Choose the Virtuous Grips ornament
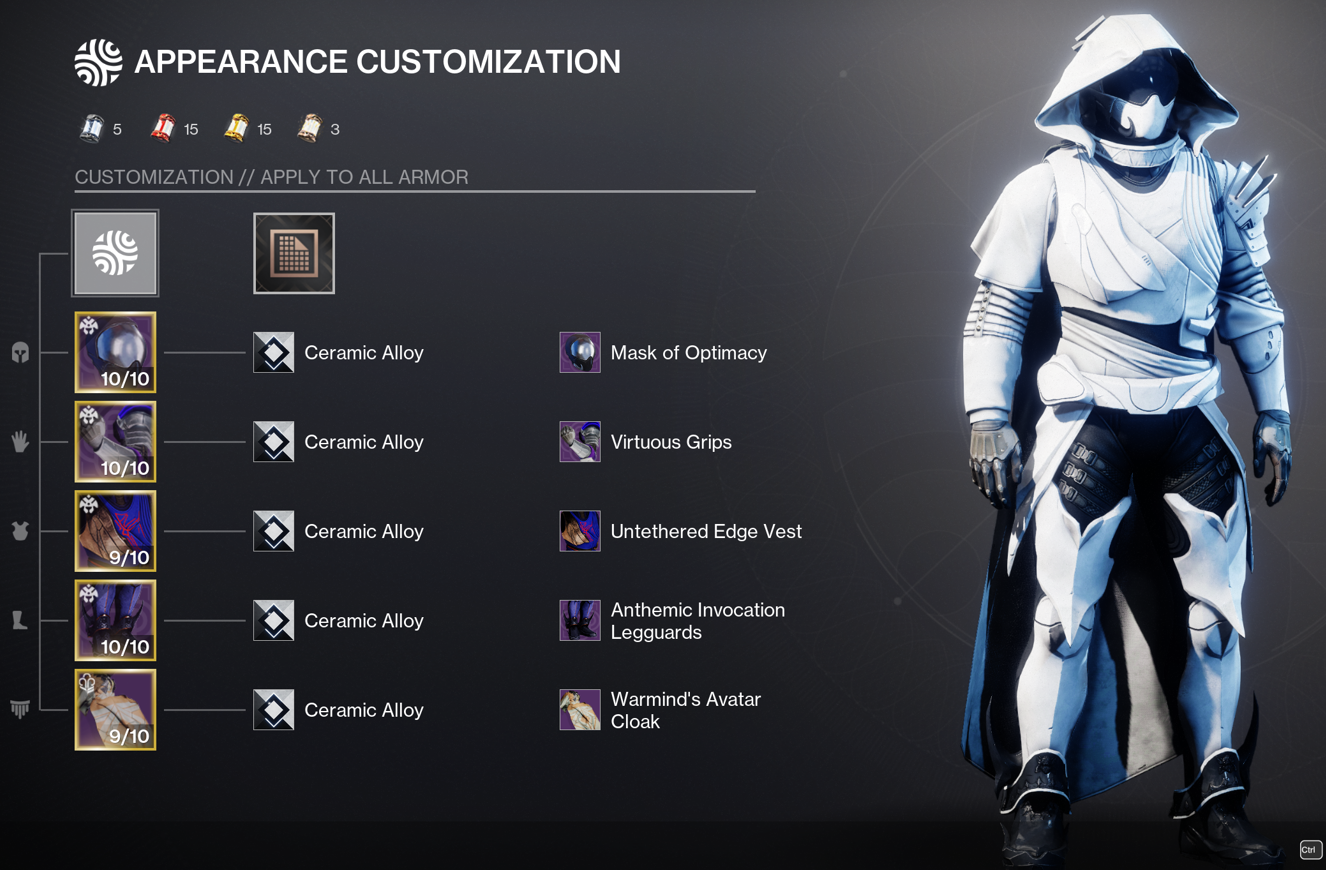Viewport: 1326px width, 870px height. coord(580,442)
